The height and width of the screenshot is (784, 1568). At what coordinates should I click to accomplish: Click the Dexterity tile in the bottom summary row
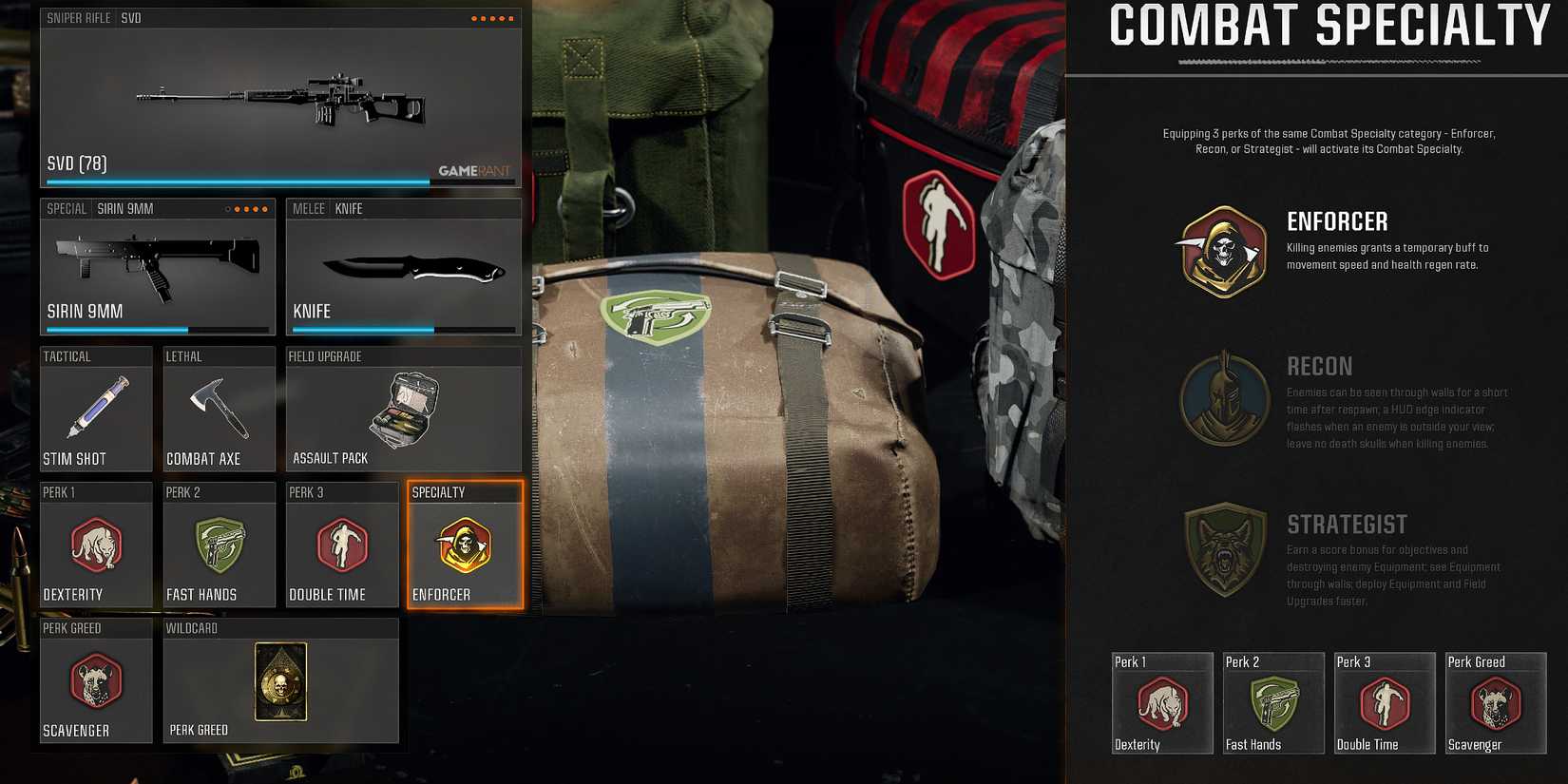click(1161, 703)
